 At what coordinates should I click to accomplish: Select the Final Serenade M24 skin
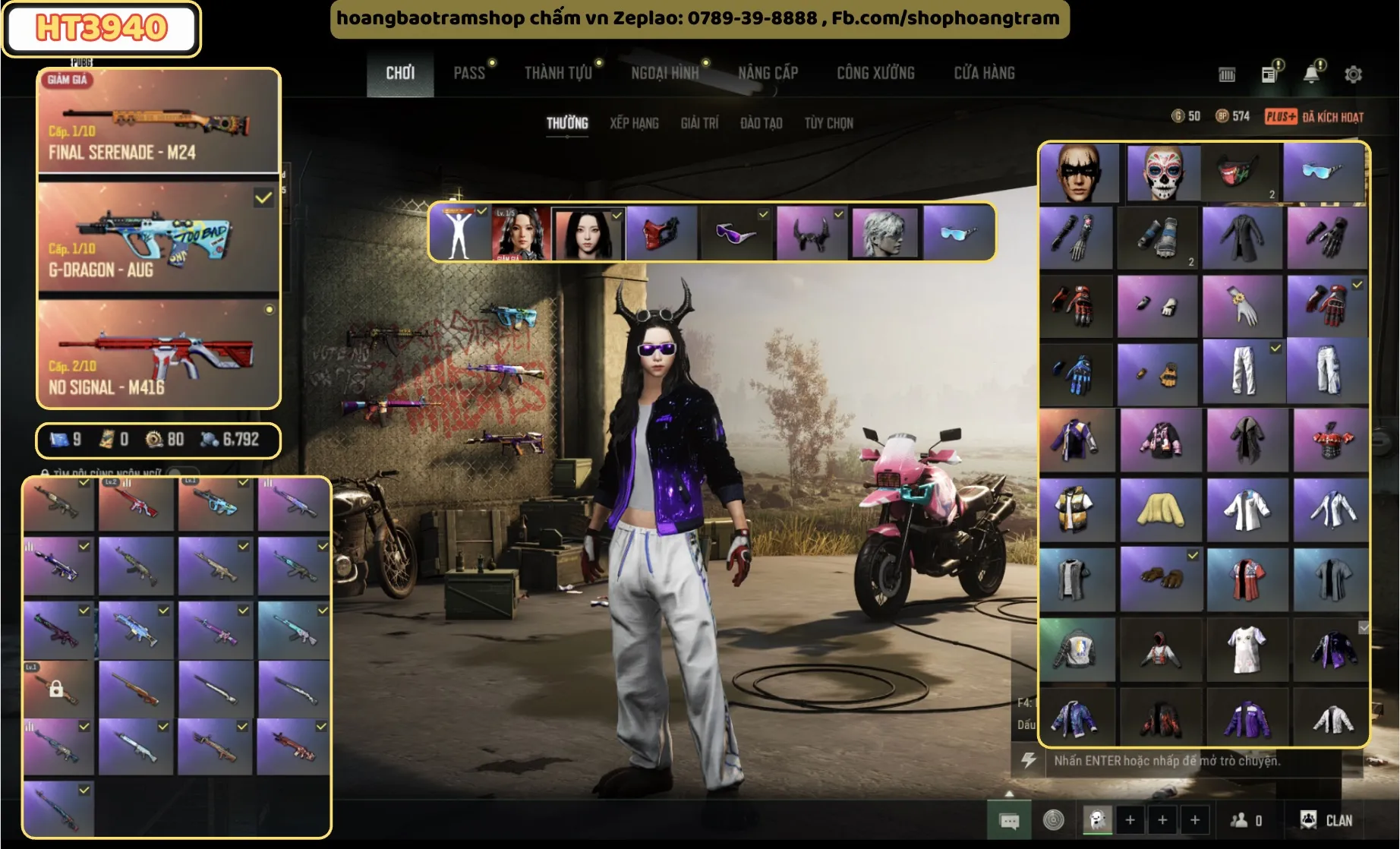point(159,122)
